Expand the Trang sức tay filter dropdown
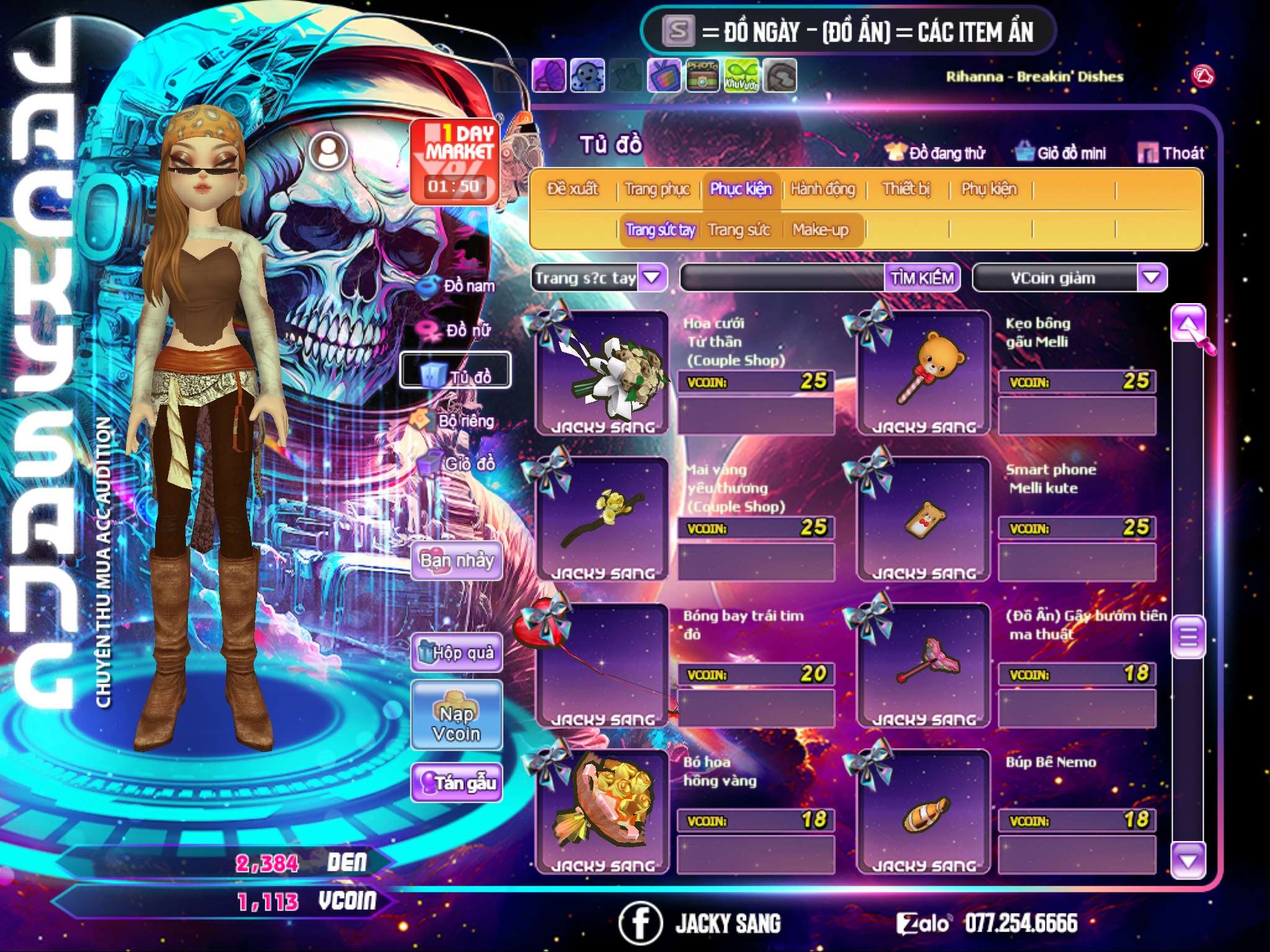Image resolution: width=1270 pixels, height=952 pixels. (x=652, y=278)
